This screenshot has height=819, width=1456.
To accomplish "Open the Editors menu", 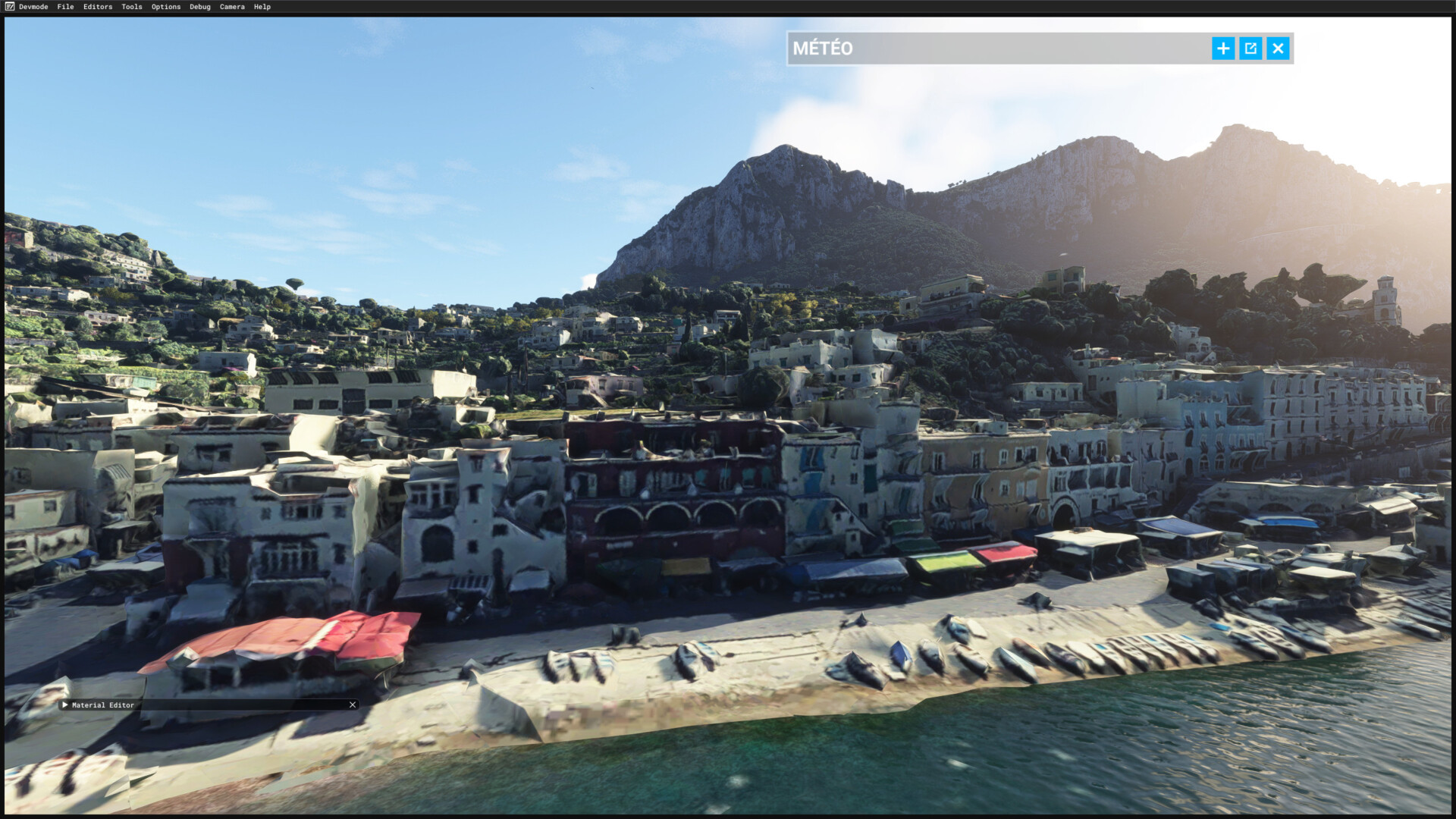I will click(98, 7).
